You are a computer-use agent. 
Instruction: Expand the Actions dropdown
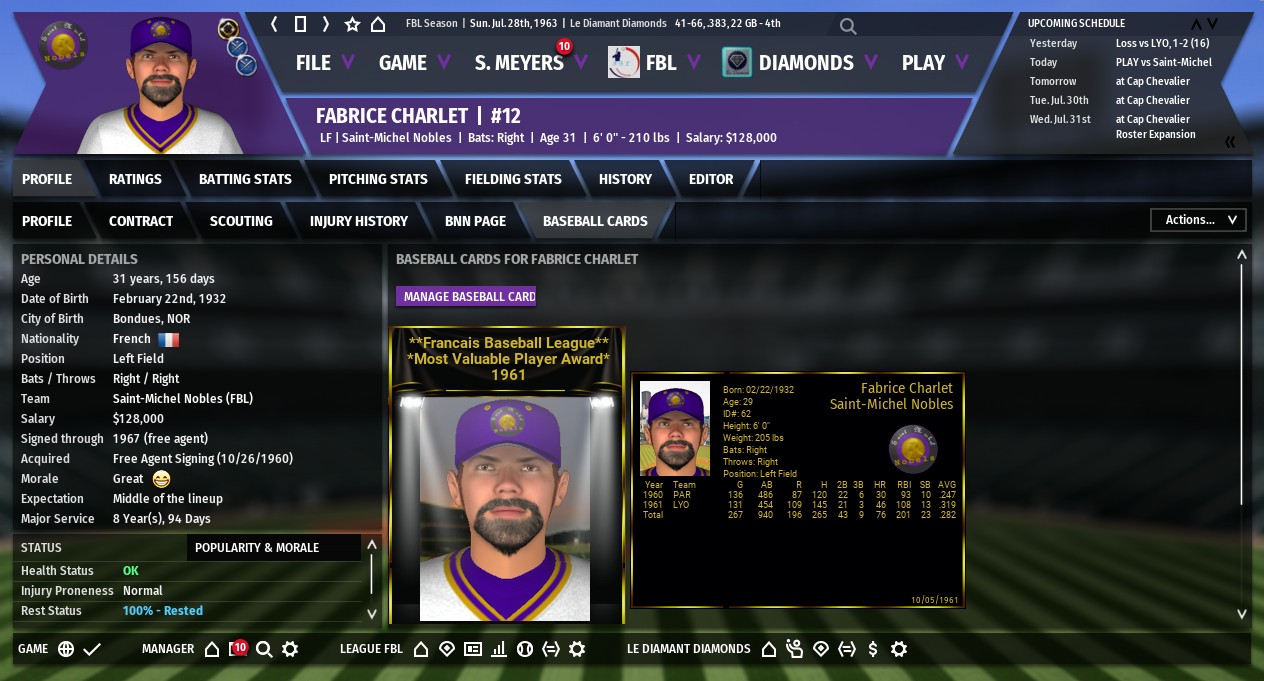click(x=1198, y=220)
